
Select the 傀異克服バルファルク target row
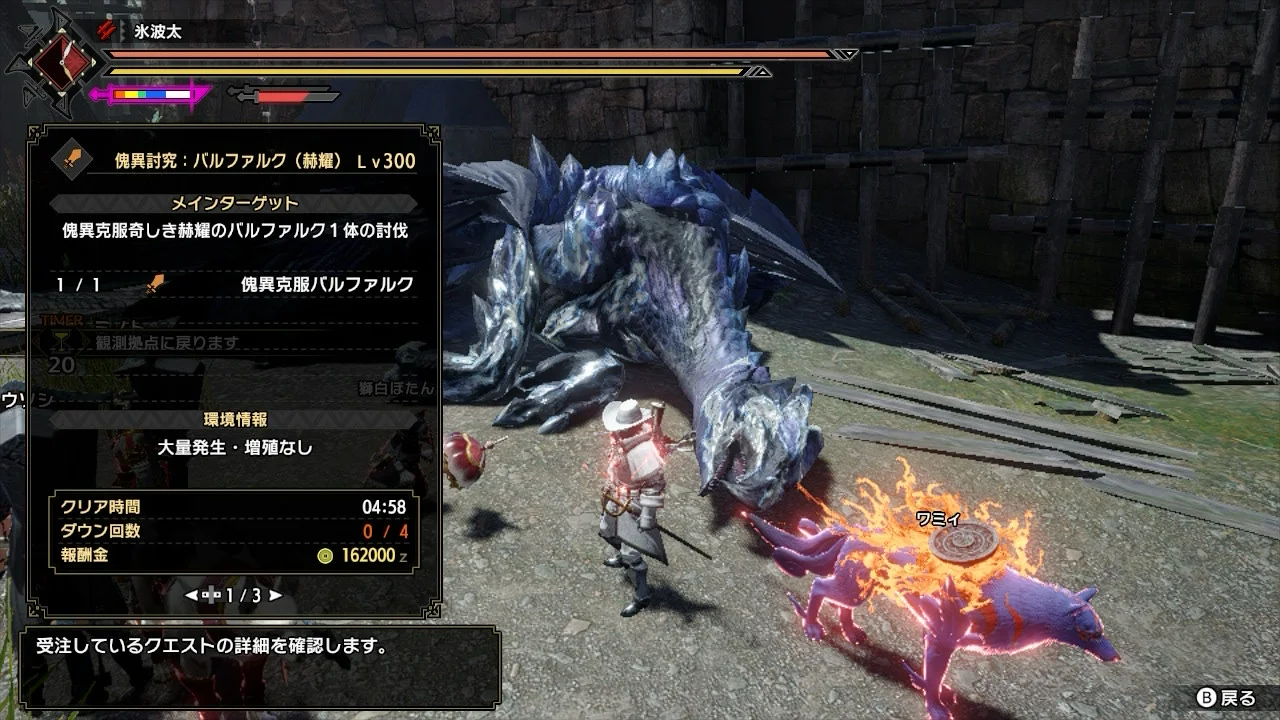coord(234,285)
